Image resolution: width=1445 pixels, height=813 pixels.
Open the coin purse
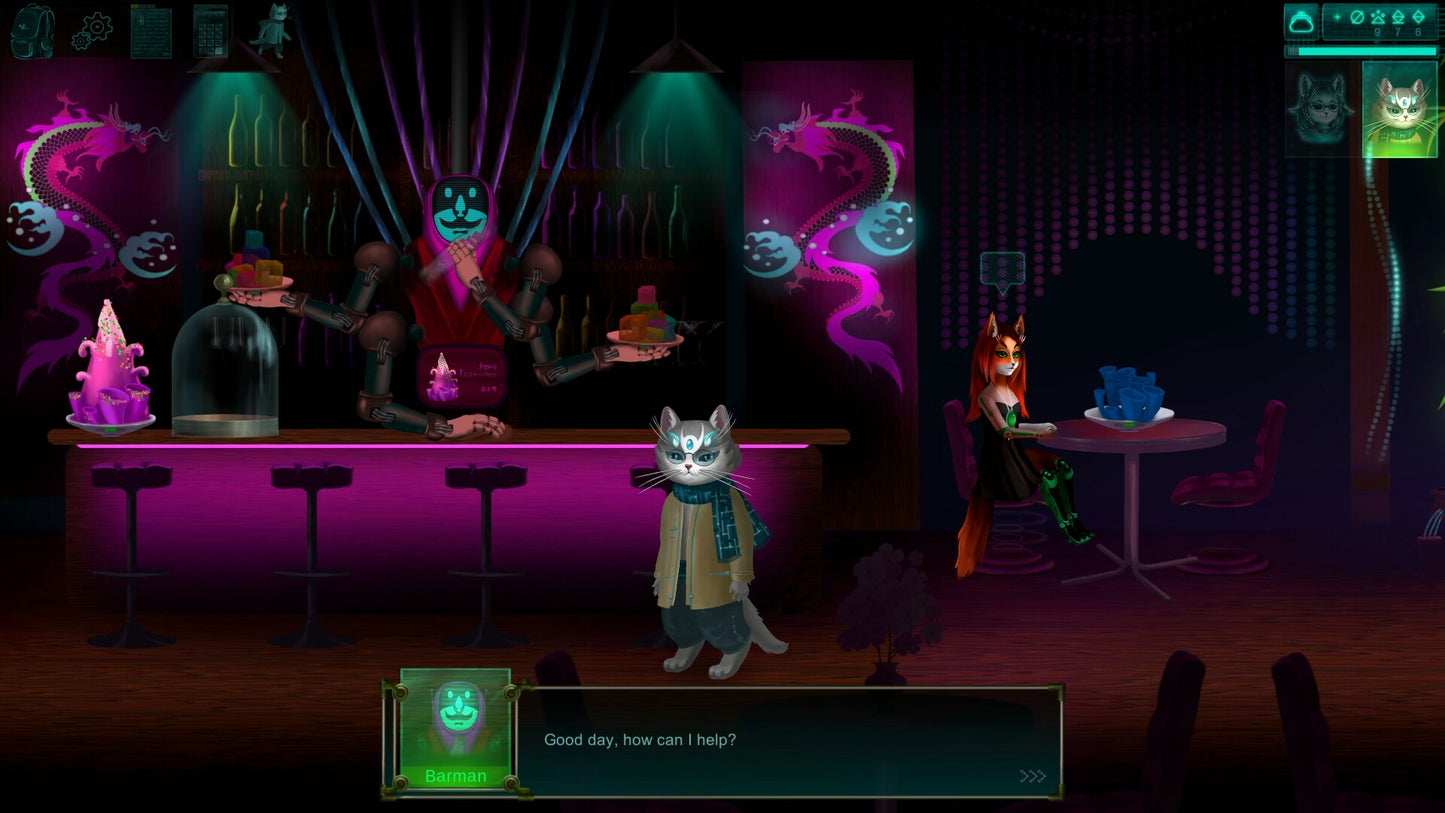(1302, 22)
